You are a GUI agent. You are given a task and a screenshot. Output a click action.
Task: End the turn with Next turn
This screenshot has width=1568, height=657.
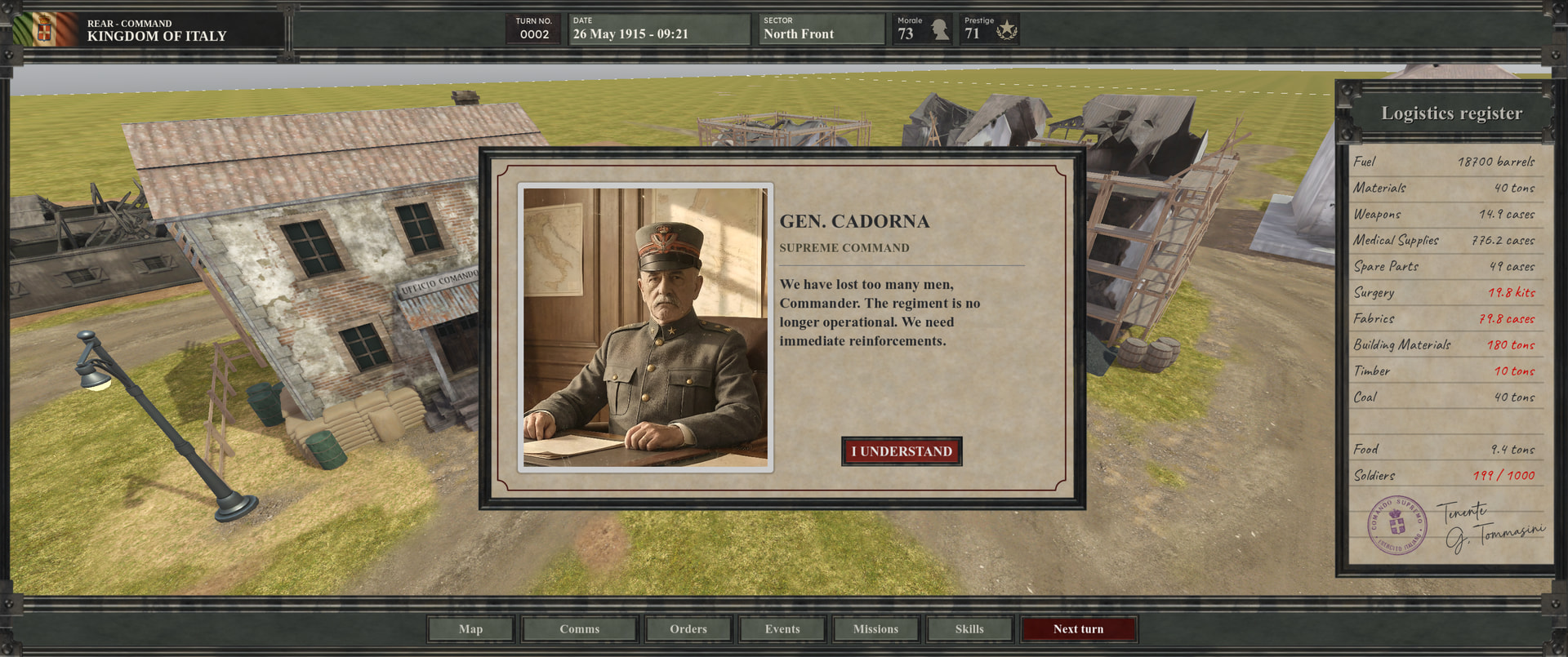[1078, 629]
